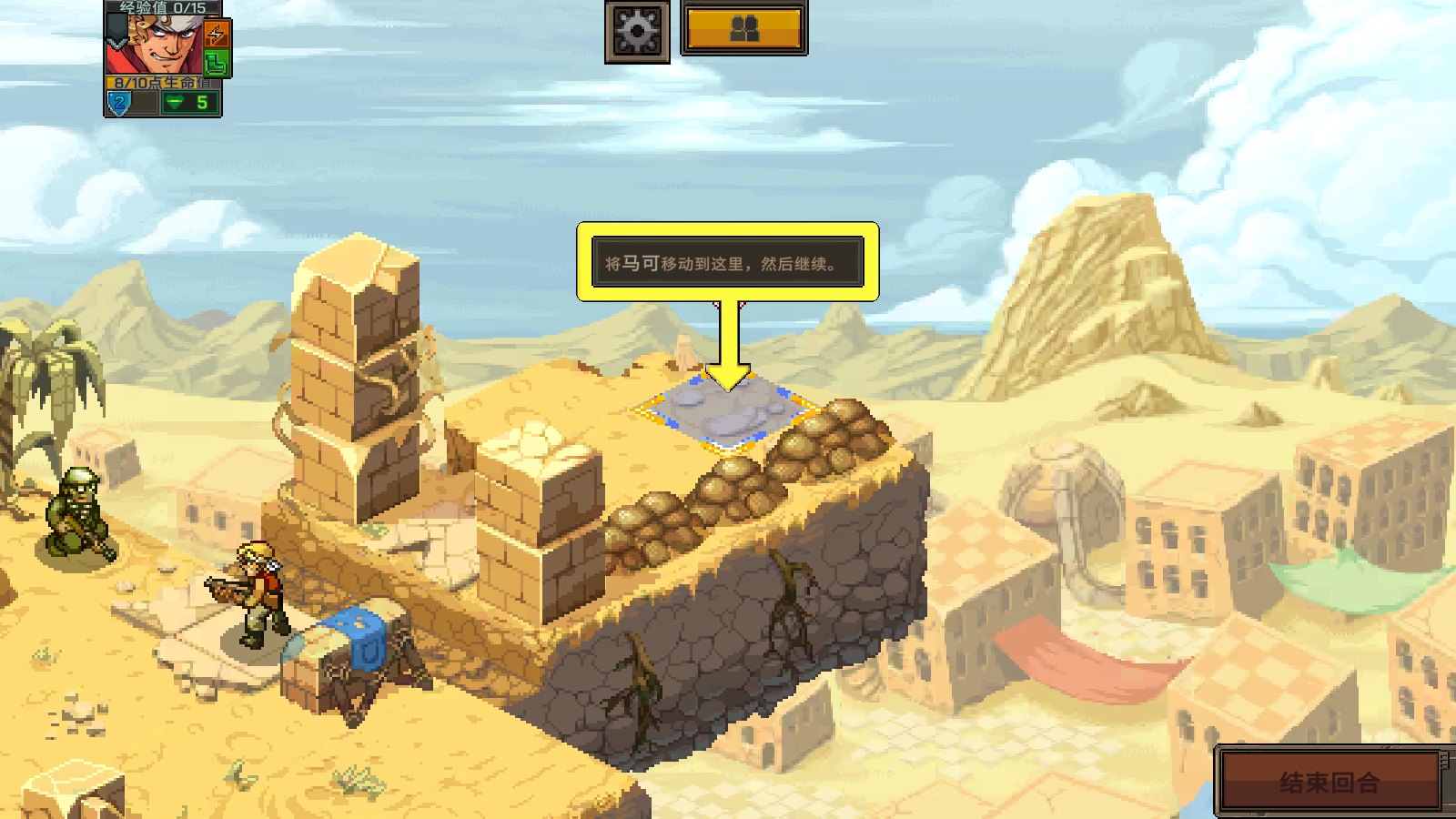
Task: Choose the orange lightning action icon
Action: [217, 35]
